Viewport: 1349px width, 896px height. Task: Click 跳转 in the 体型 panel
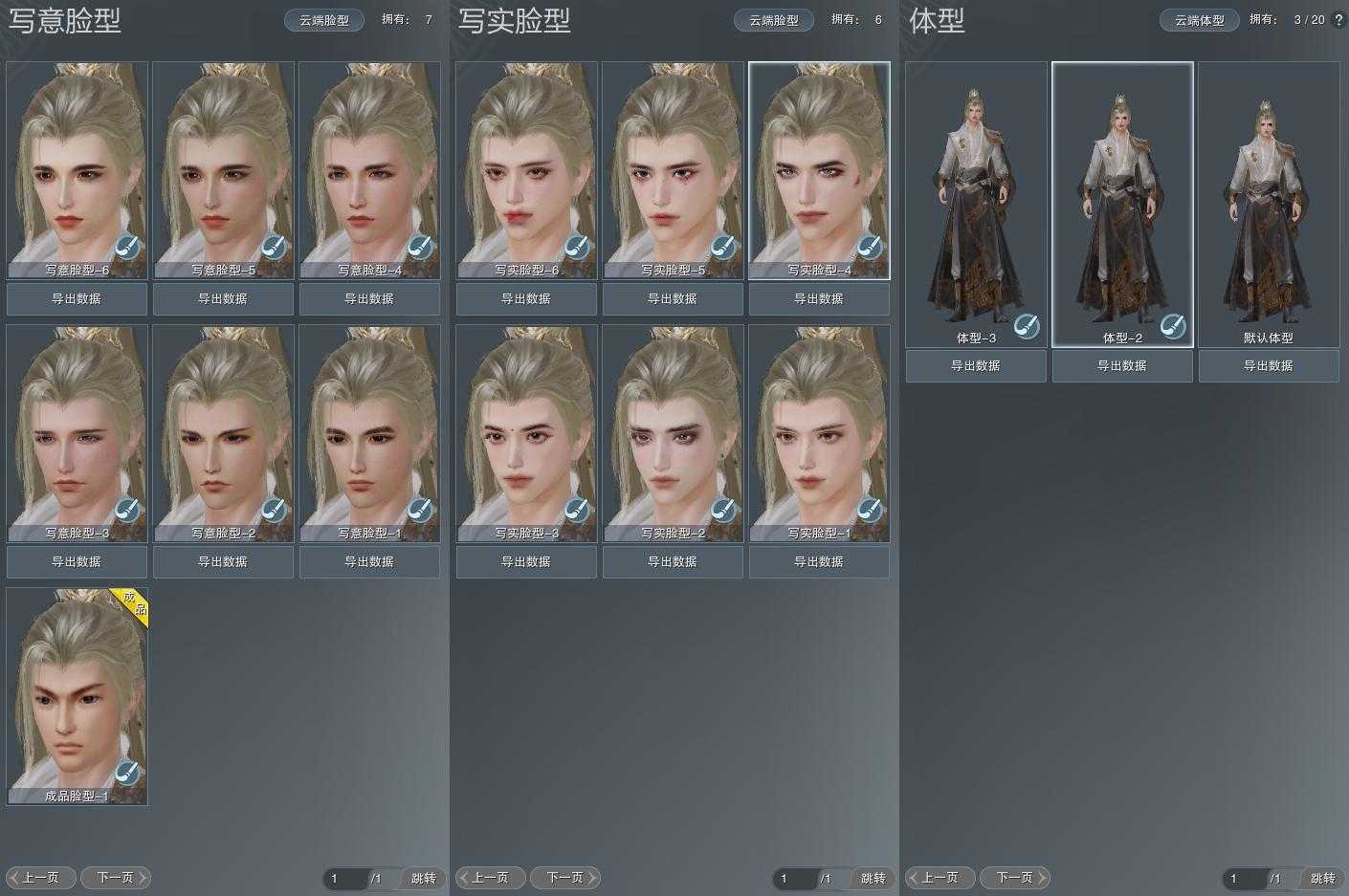[1323, 879]
